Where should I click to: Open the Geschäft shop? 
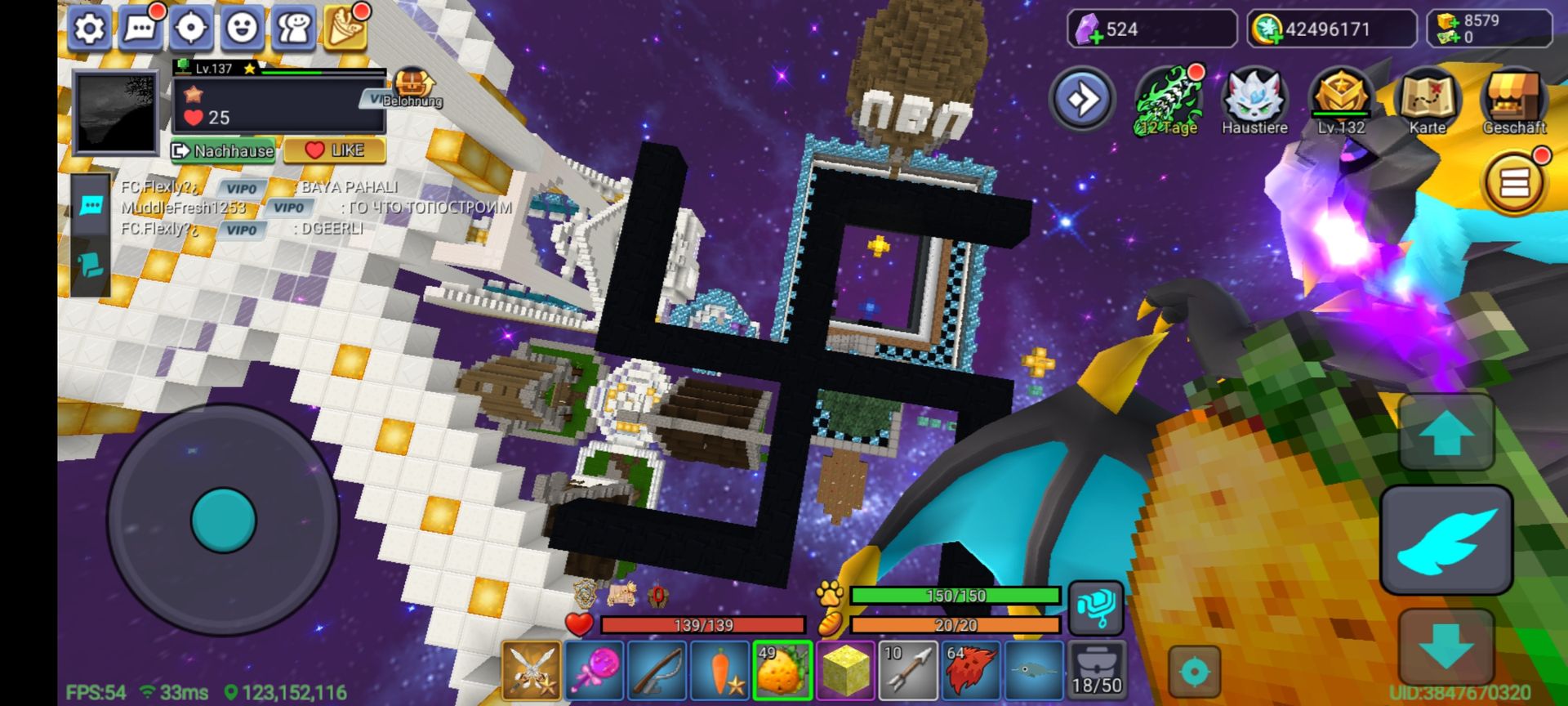[x=1514, y=101]
